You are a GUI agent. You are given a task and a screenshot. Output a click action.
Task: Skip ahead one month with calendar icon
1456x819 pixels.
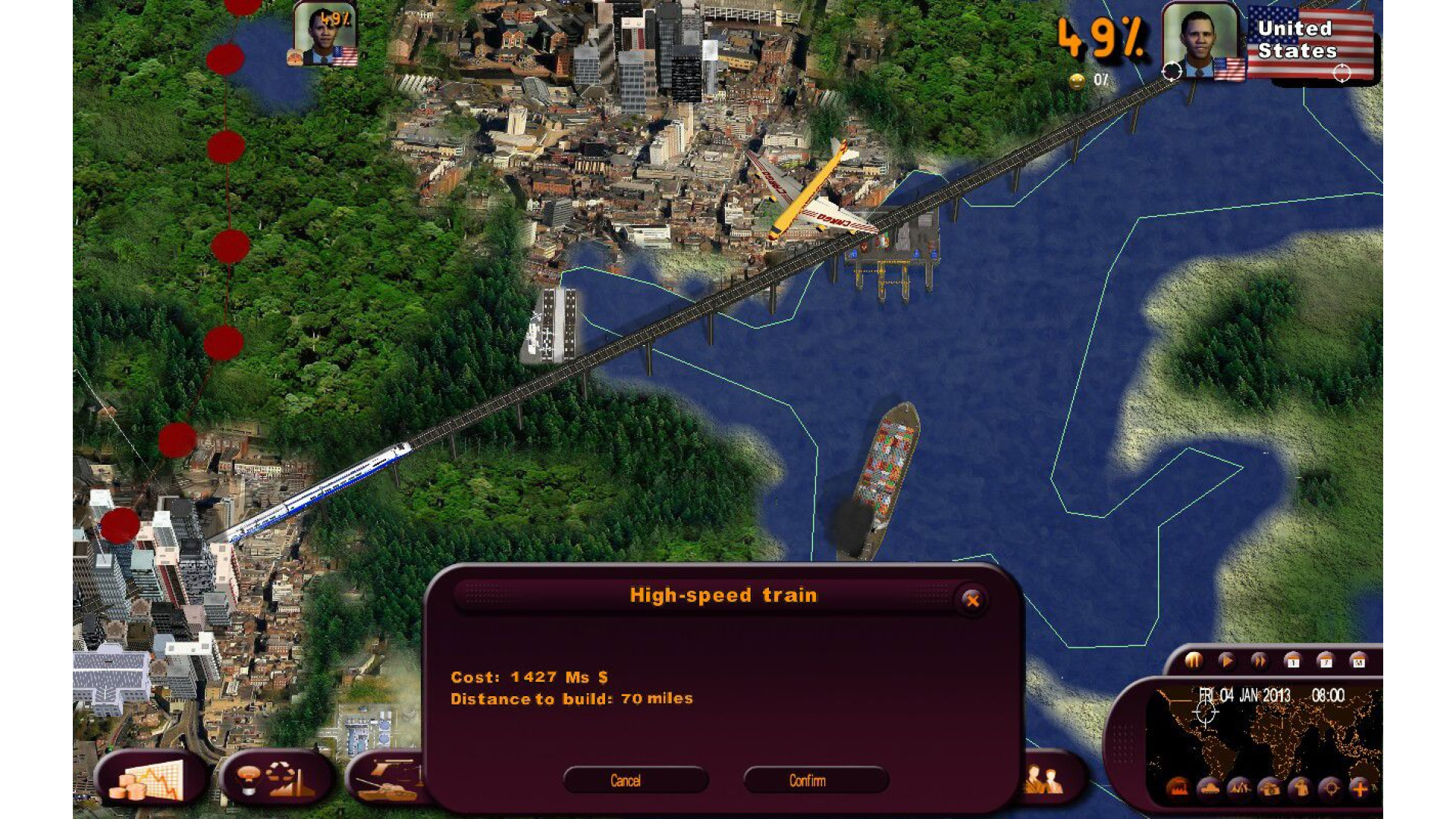click(1358, 661)
